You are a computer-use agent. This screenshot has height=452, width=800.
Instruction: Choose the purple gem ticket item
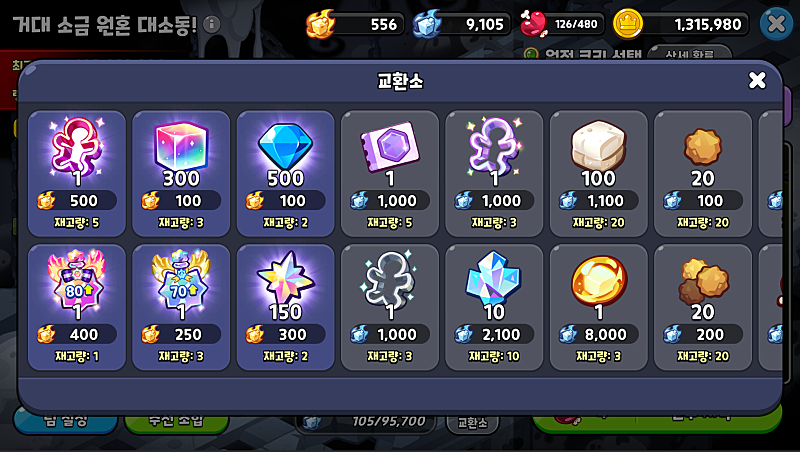click(390, 172)
